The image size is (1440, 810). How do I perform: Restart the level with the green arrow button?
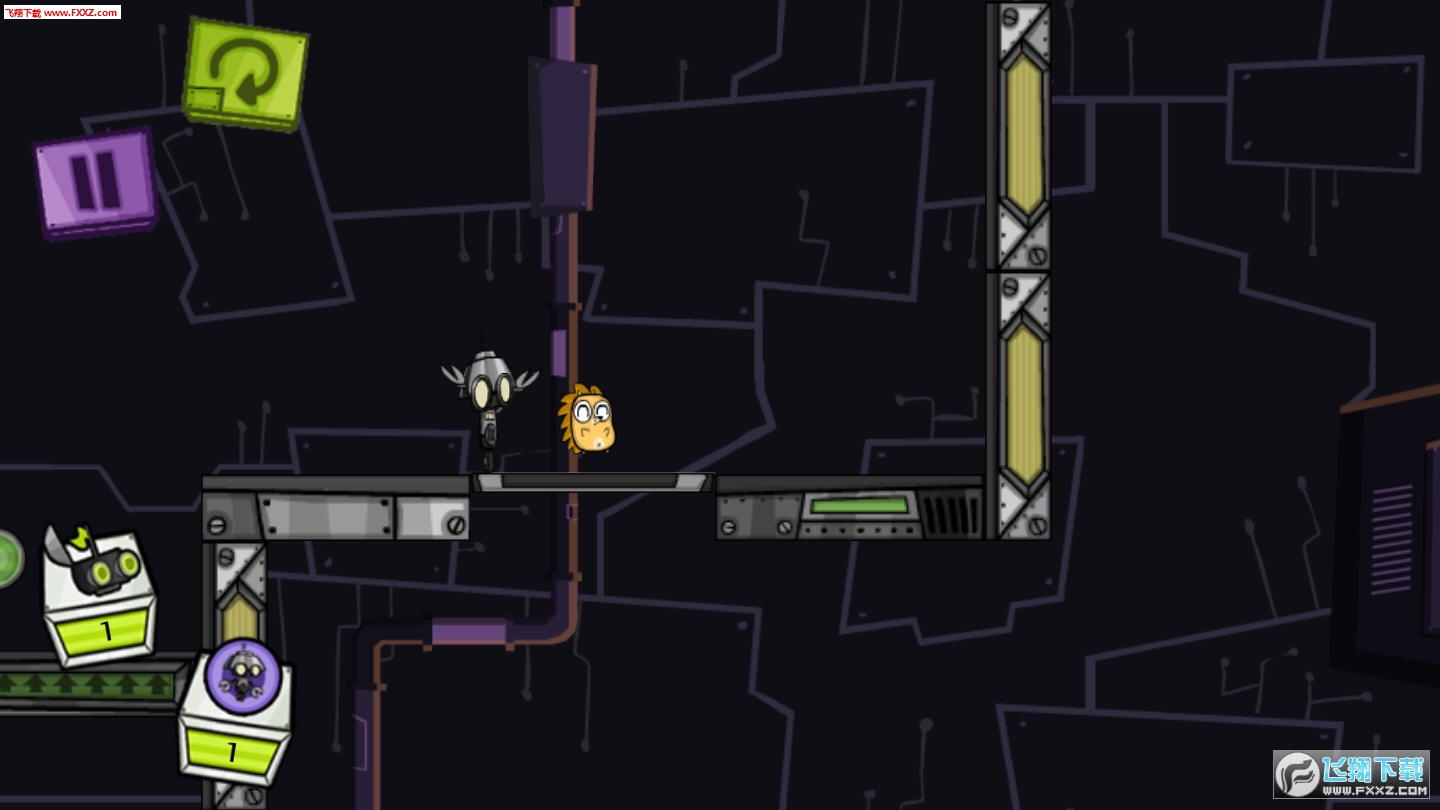pos(245,73)
